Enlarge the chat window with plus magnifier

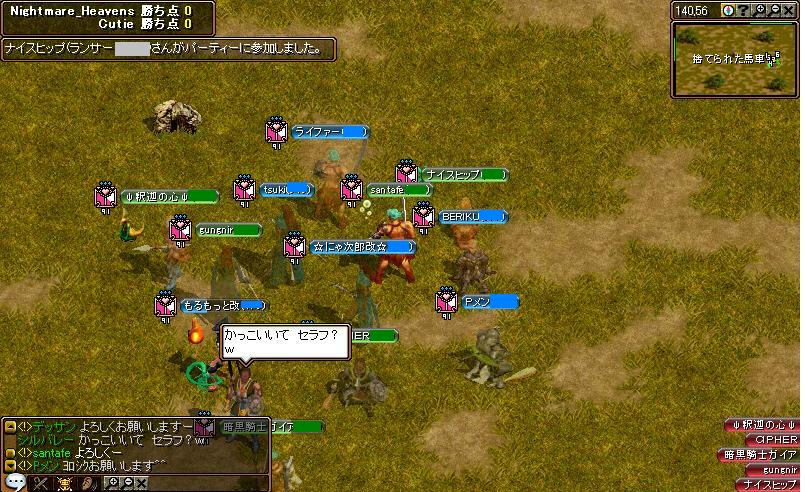tap(113, 484)
